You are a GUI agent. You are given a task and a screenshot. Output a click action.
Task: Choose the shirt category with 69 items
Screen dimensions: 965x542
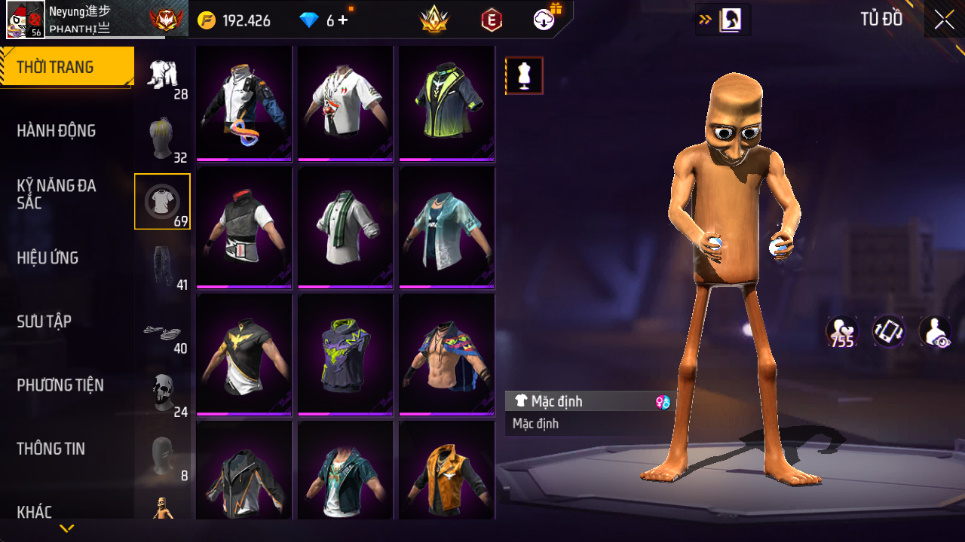pos(162,202)
